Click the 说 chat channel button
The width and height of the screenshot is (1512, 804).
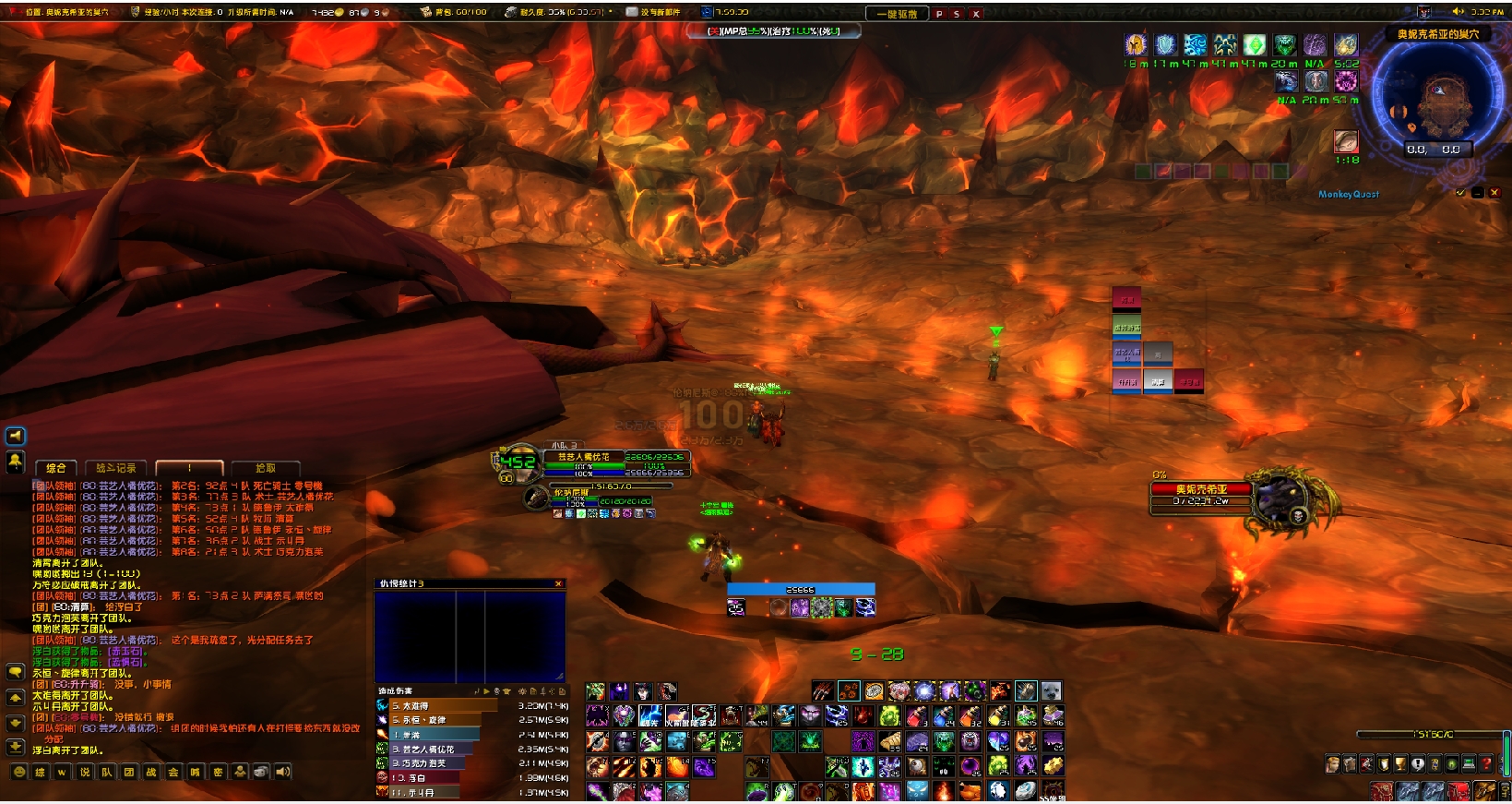[x=85, y=772]
